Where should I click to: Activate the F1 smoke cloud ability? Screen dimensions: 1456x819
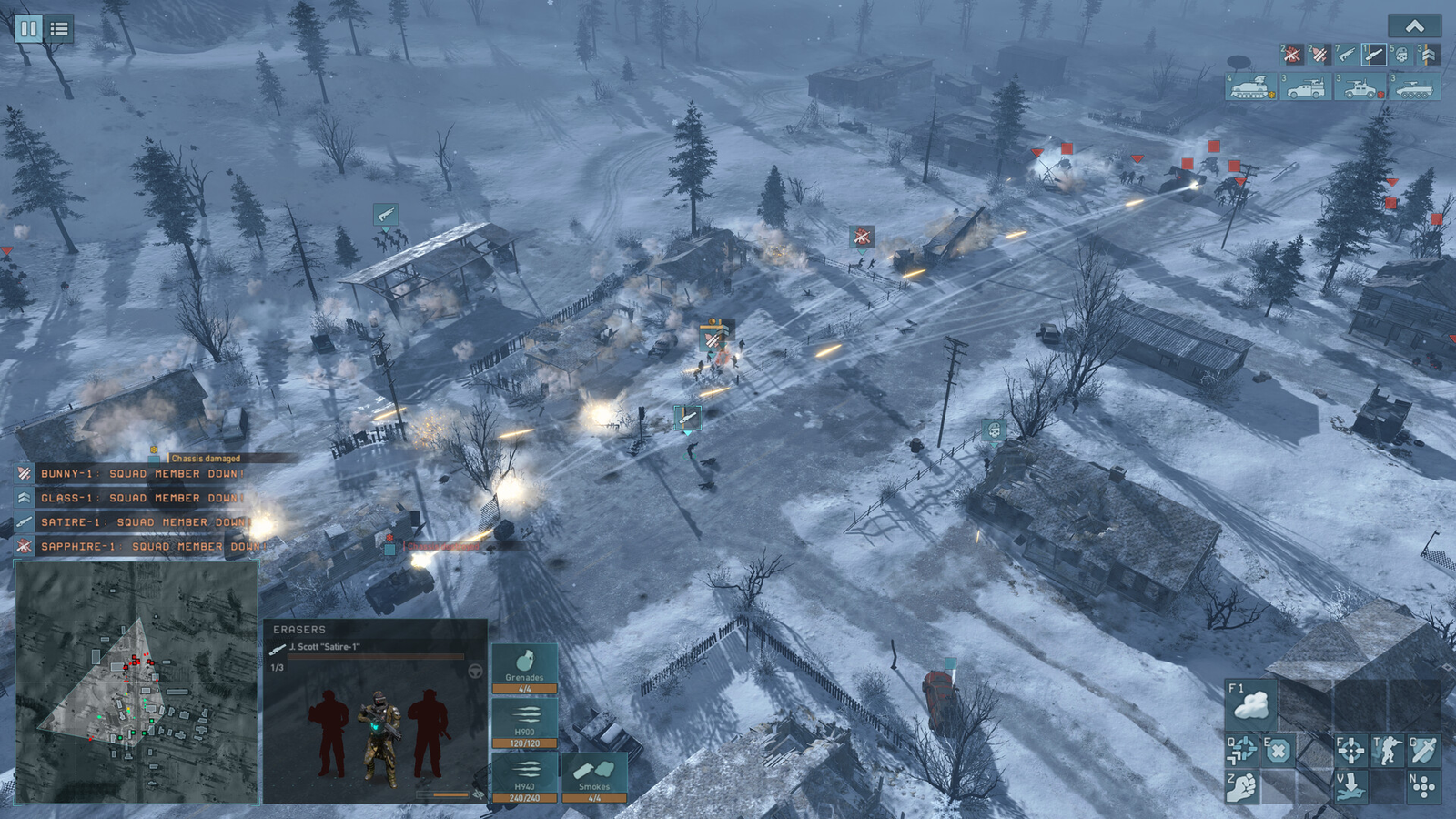[1251, 703]
